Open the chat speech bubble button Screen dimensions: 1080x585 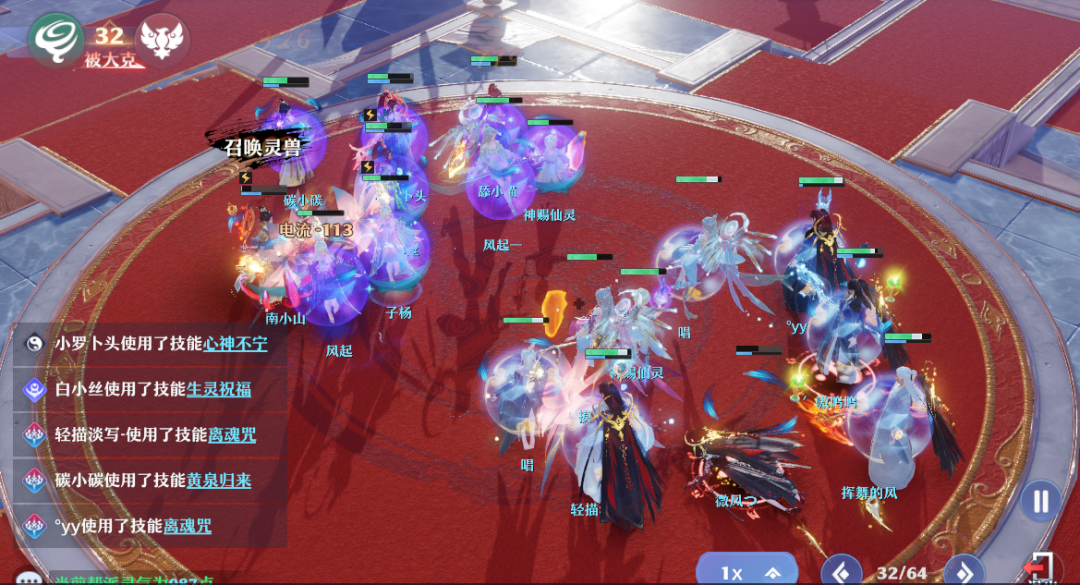point(29,578)
